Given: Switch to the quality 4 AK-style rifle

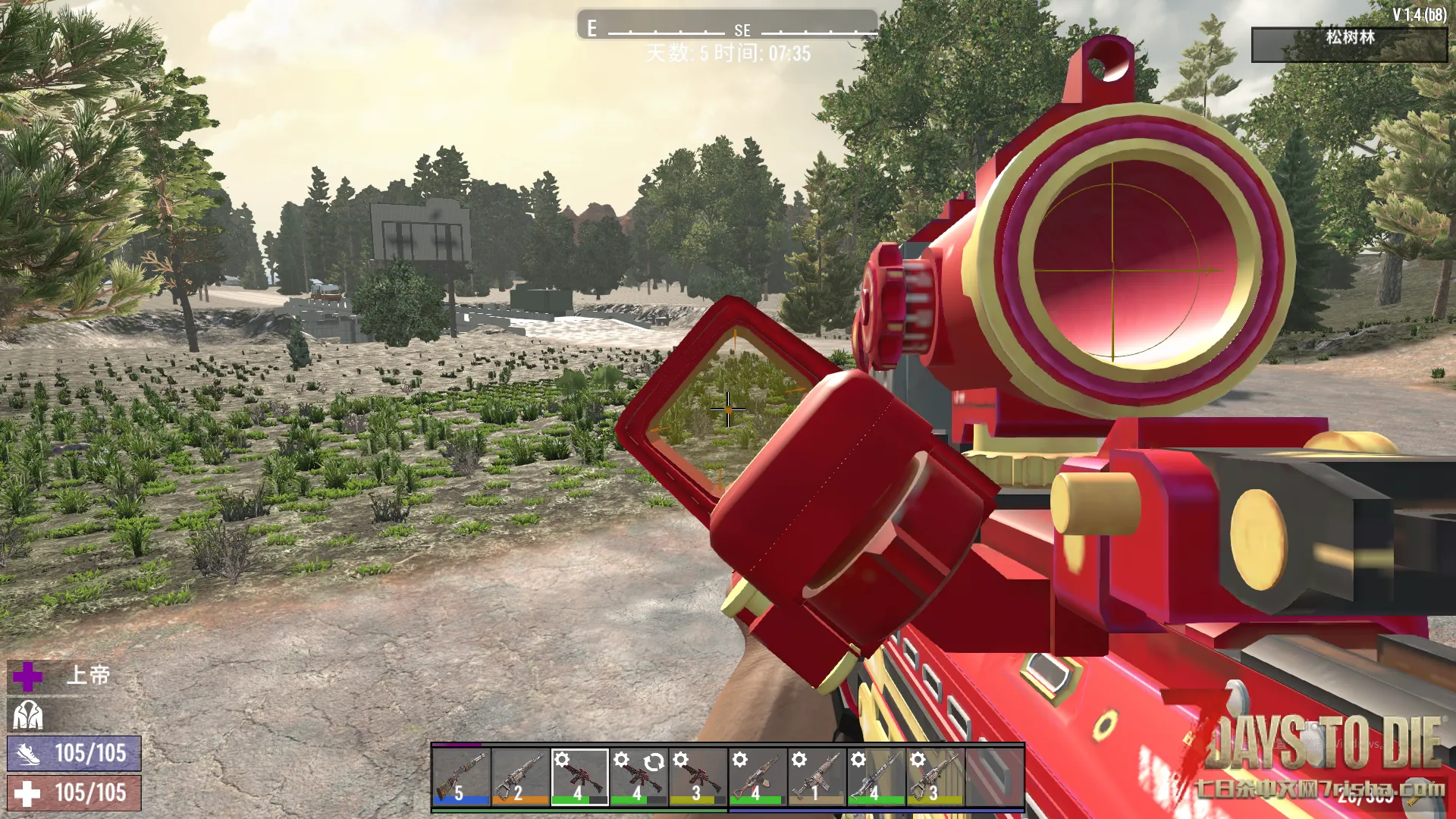Looking at the screenshot, I should click(x=757, y=777).
